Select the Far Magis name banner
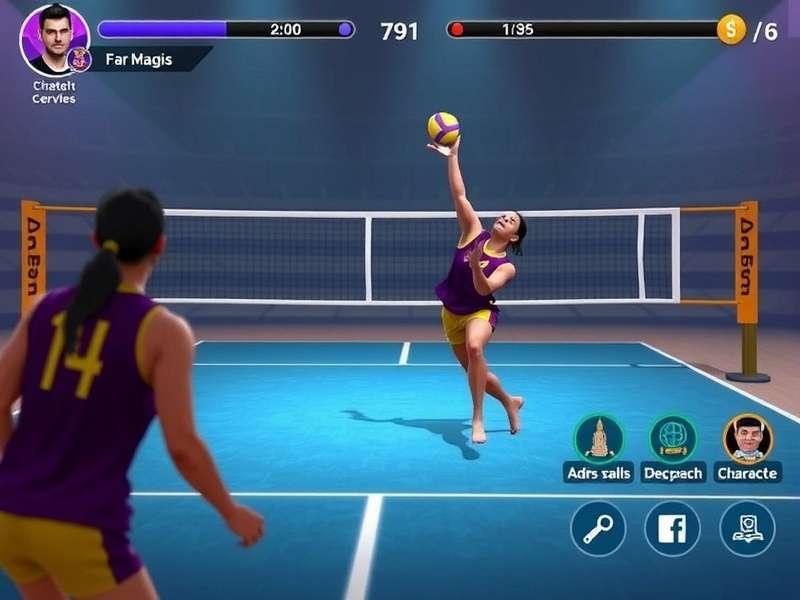The height and width of the screenshot is (600, 800). click(x=146, y=60)
